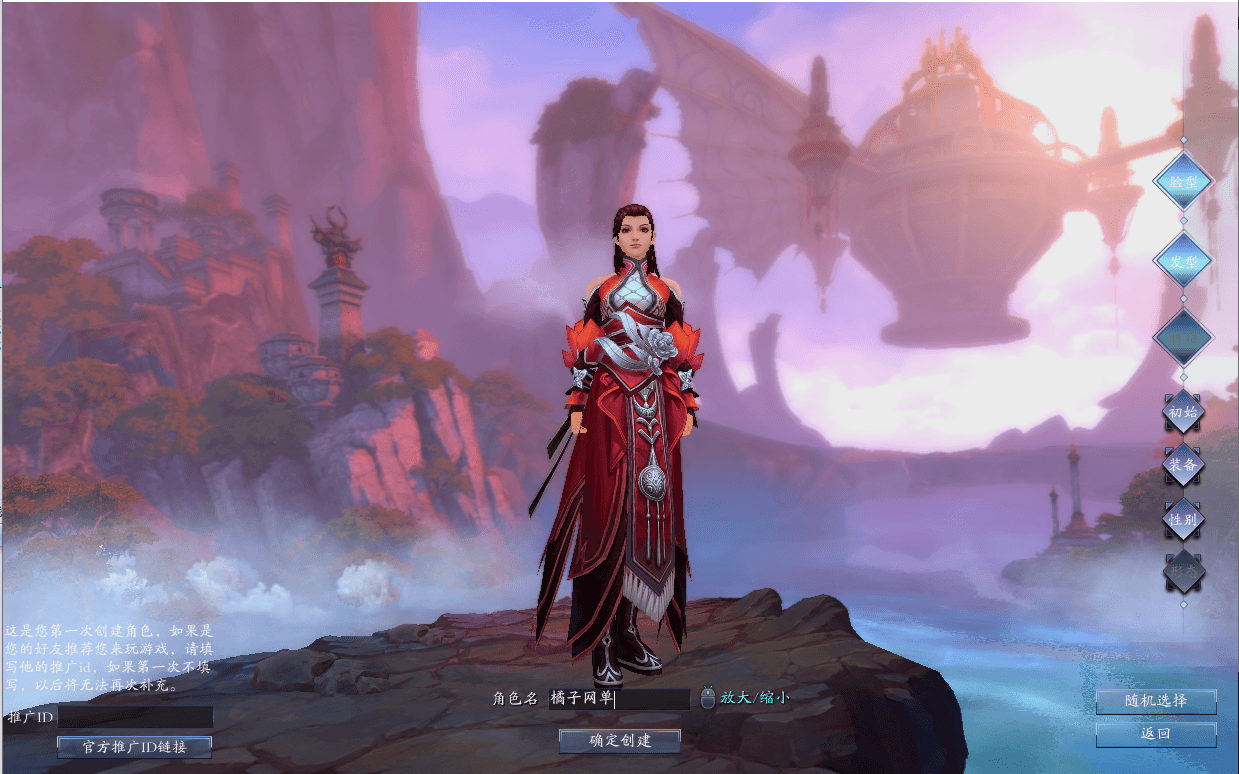Click the dimmed third large diamond option
This screenshot has height=774, width=1239.
tap(1183, 339)
